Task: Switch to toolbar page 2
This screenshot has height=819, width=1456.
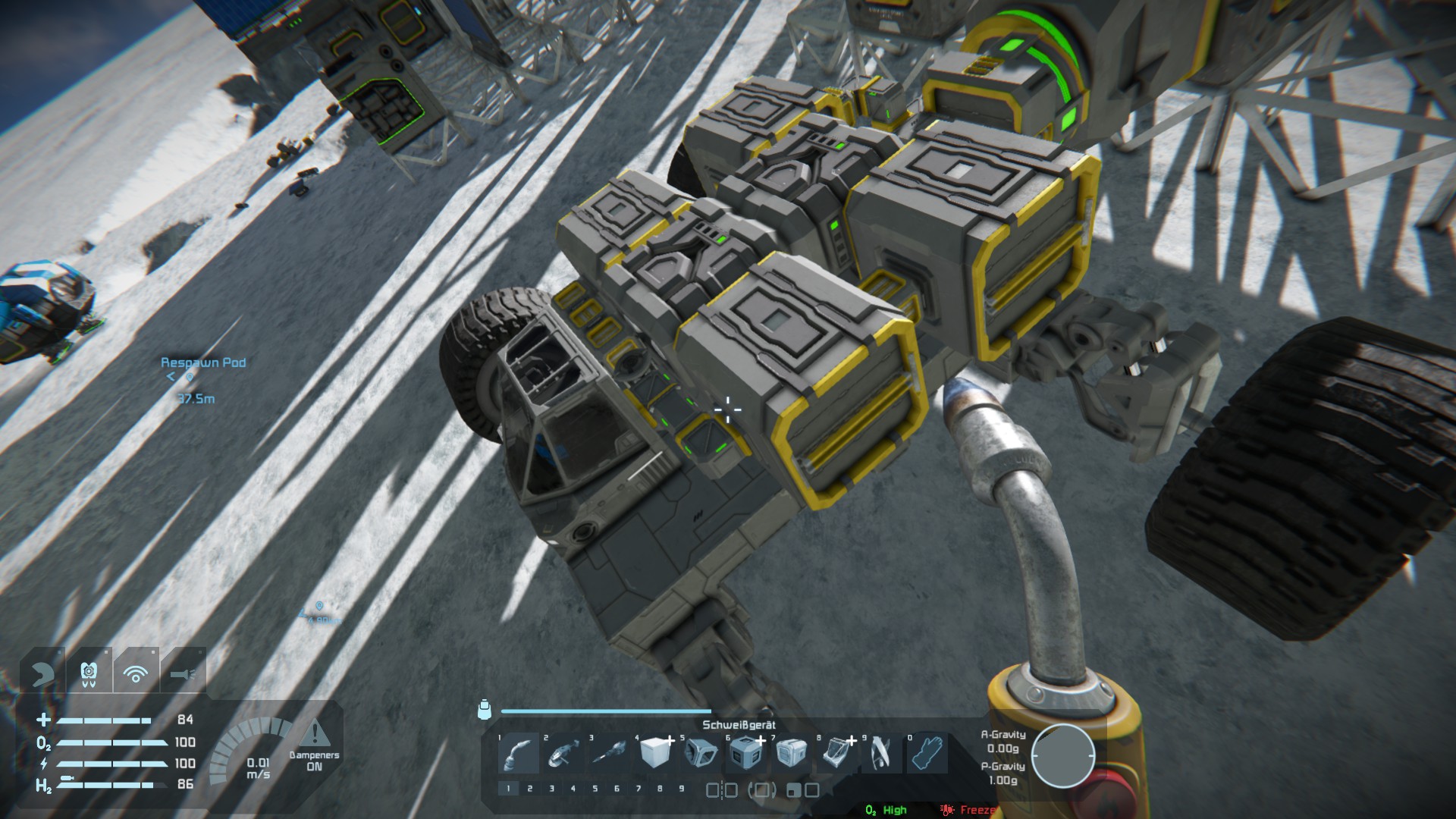Action: click(x=530, y=789)
